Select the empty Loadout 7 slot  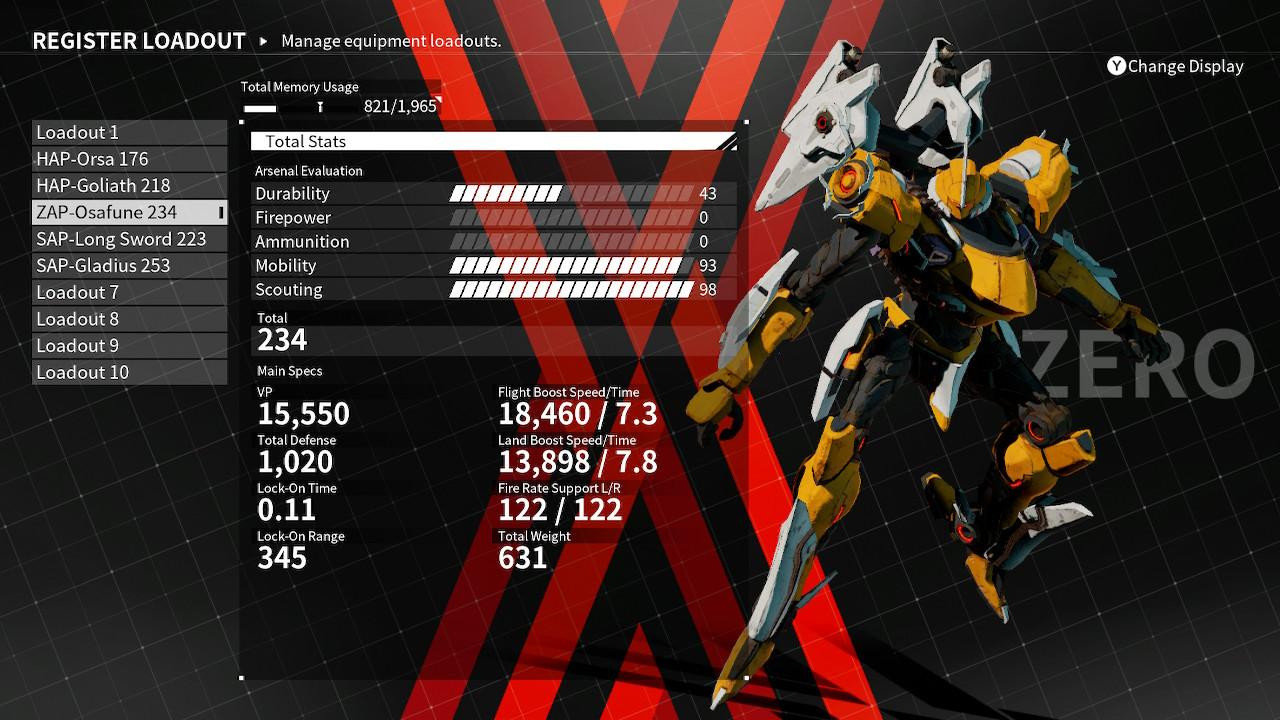129,292
